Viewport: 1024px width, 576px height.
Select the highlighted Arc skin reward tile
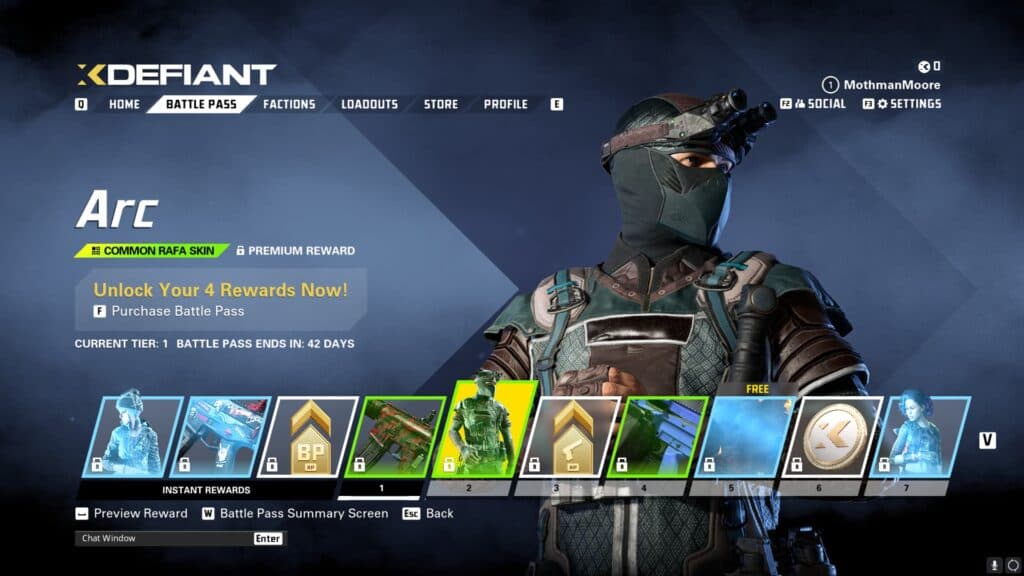pos(488,430)
